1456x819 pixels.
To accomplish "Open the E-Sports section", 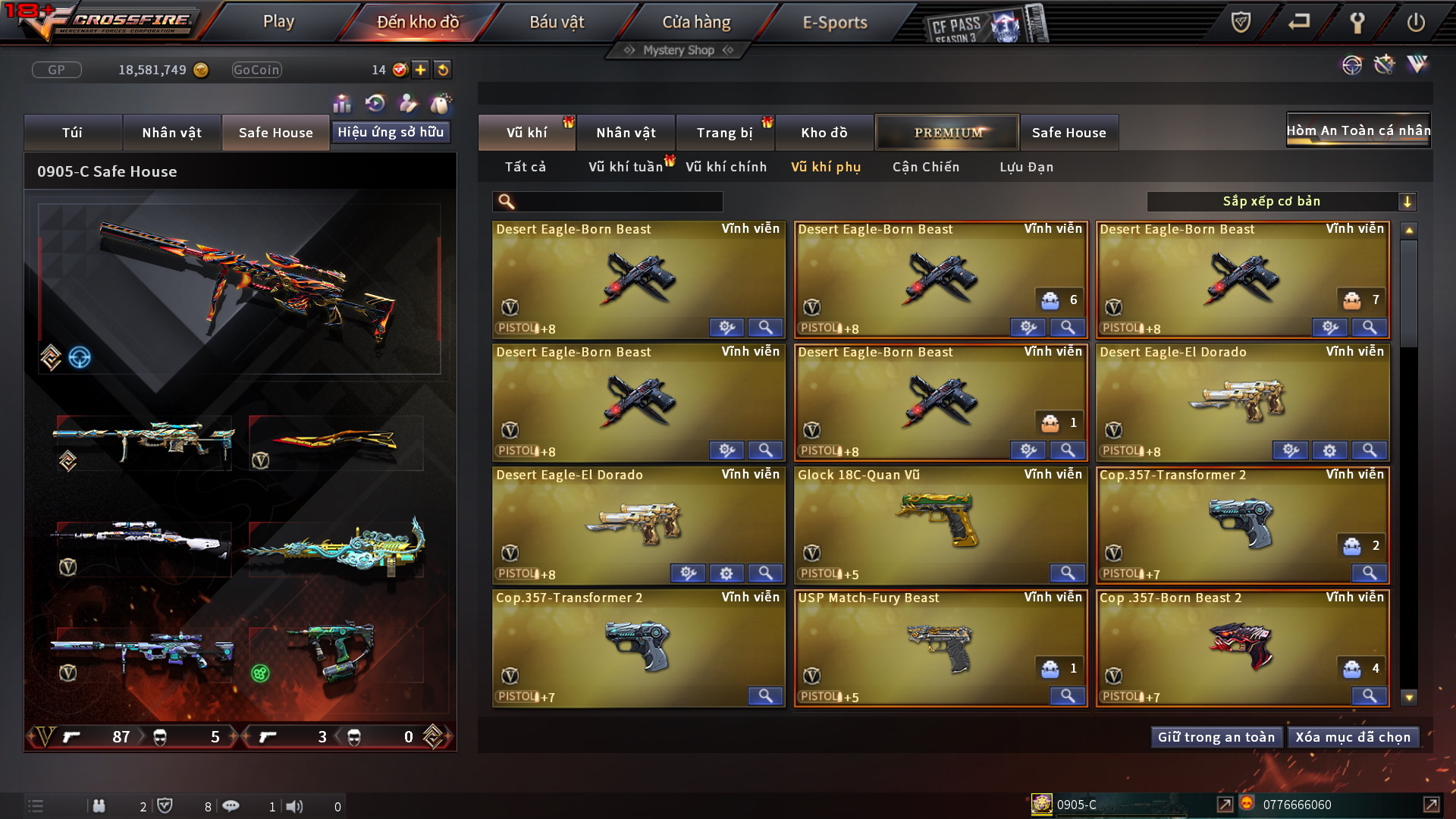I will [834, 22].
